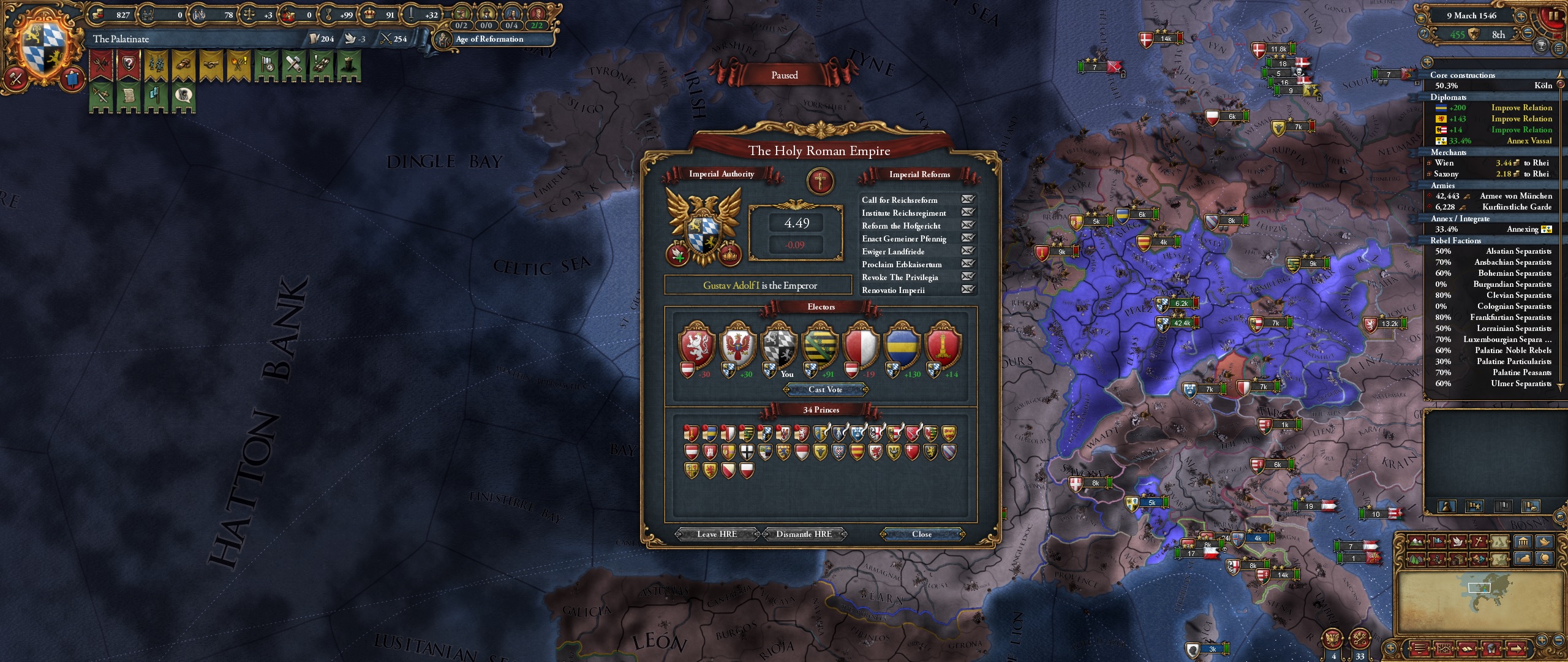Click the Dismantle HRE button
This screenshot has width=1568, height=662.
(x=803, y=534)
